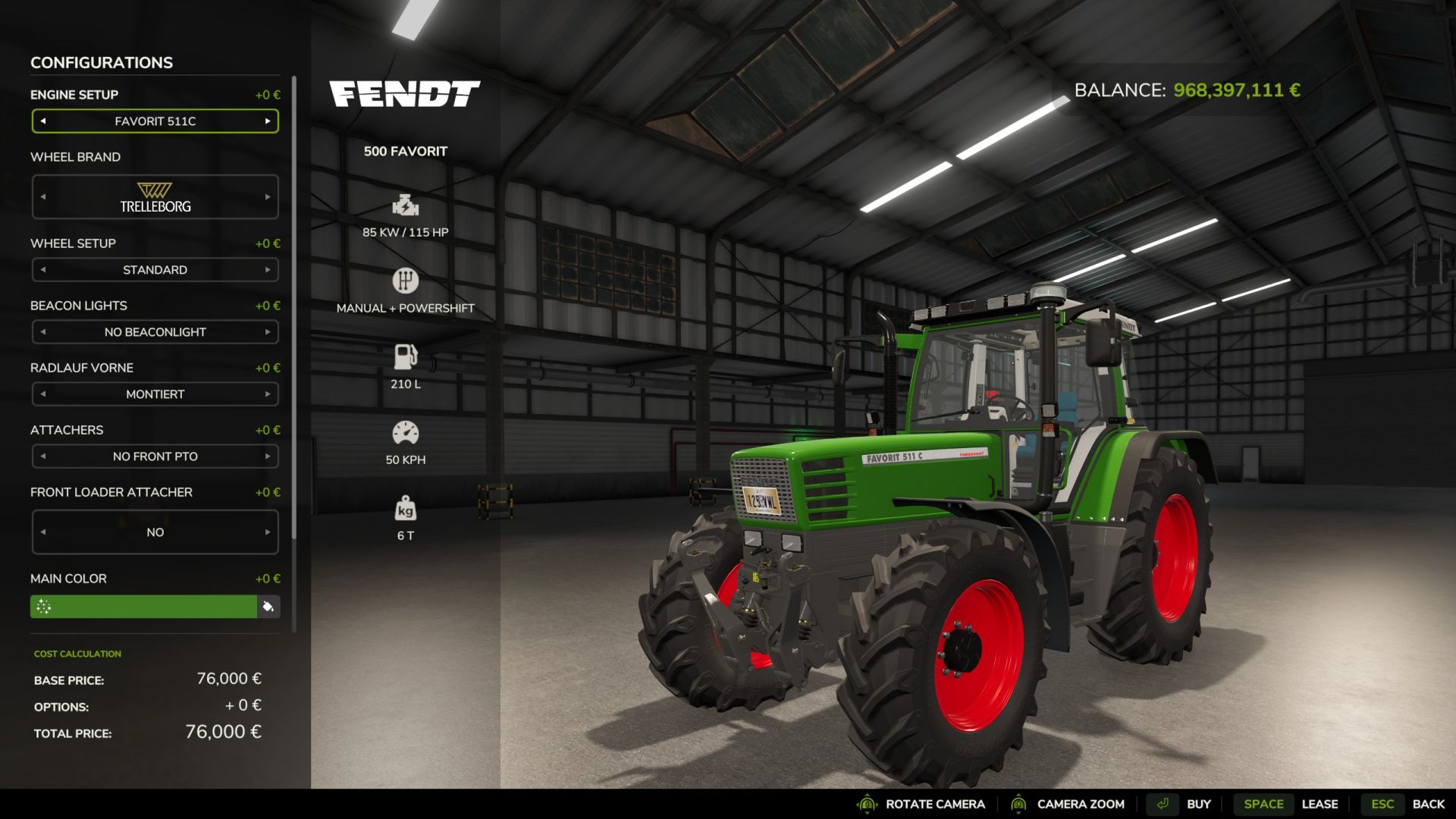Advance Attachers past NO FRONT PTO
1456x819 pixels.
point(267,456)
